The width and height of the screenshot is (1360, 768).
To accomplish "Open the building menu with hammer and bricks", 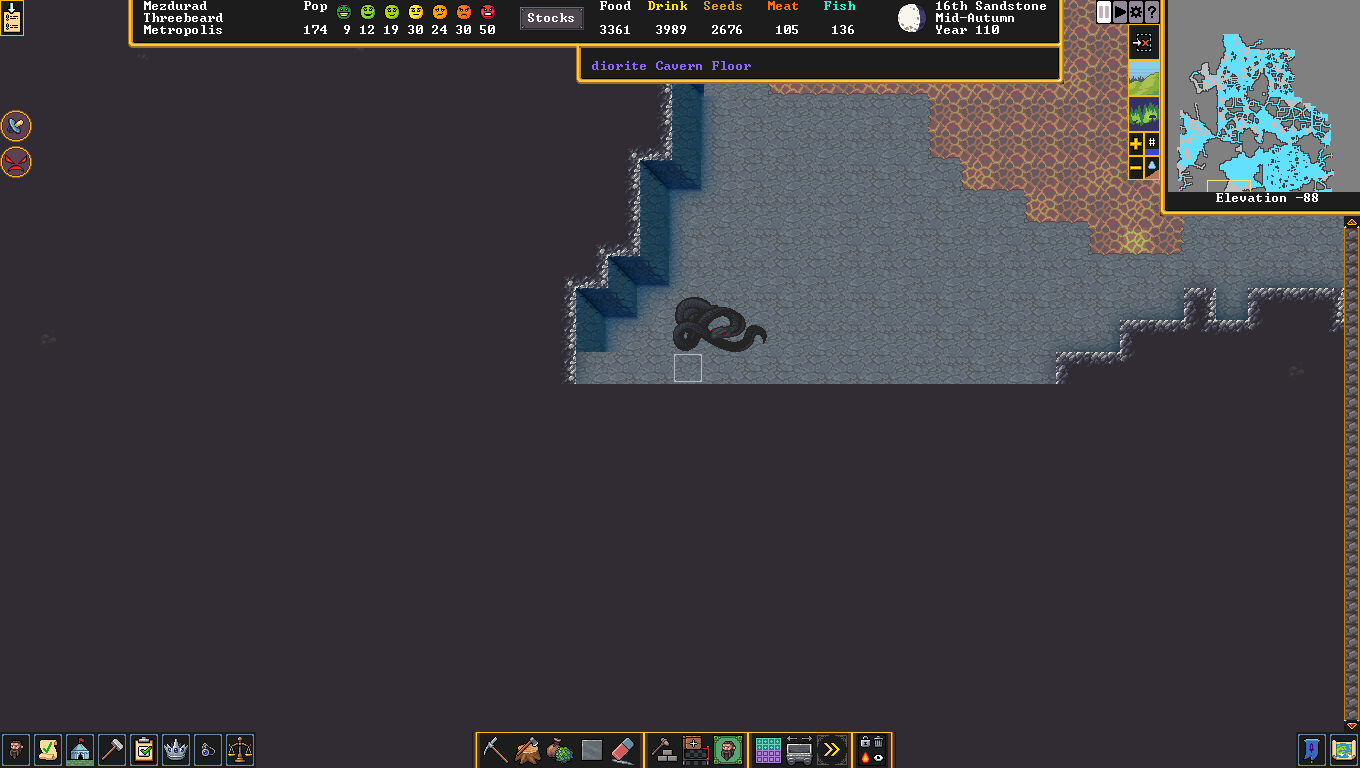I will pyautogui.click(x=663, y=750).
